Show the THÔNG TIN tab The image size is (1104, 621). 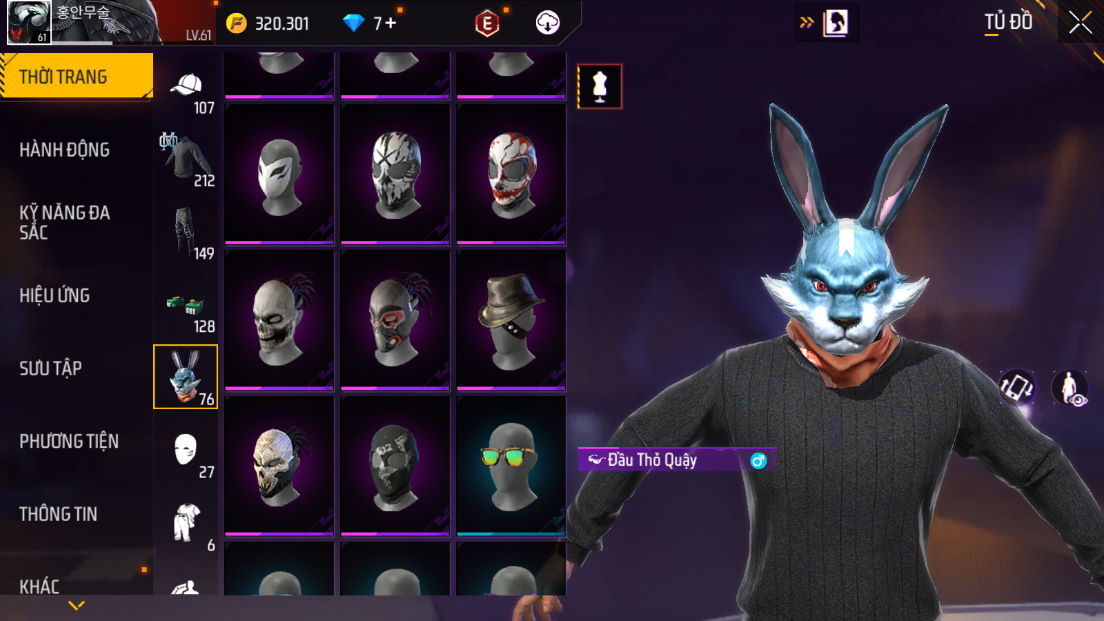(59, 514)
